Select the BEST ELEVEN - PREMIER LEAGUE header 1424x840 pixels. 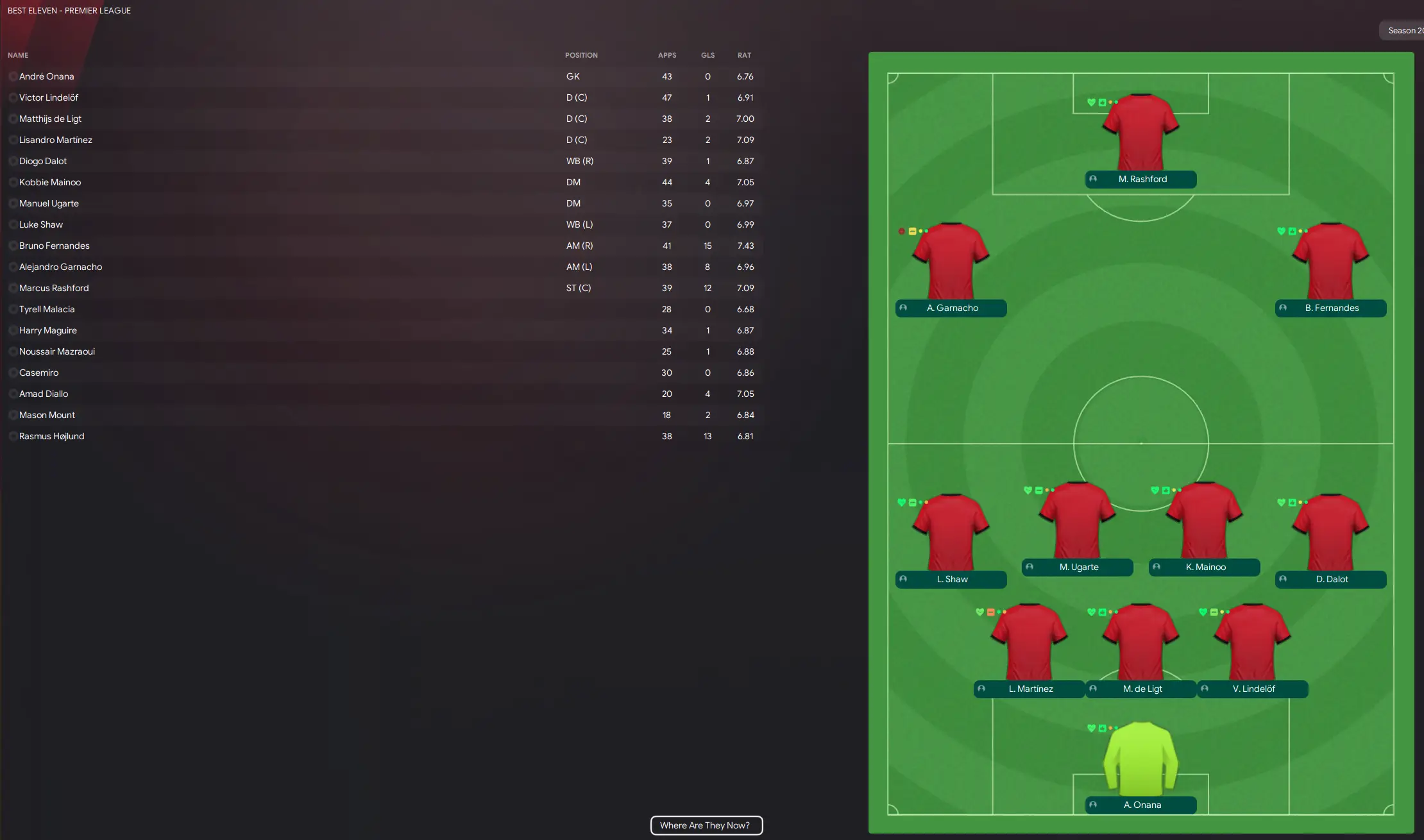69,10
